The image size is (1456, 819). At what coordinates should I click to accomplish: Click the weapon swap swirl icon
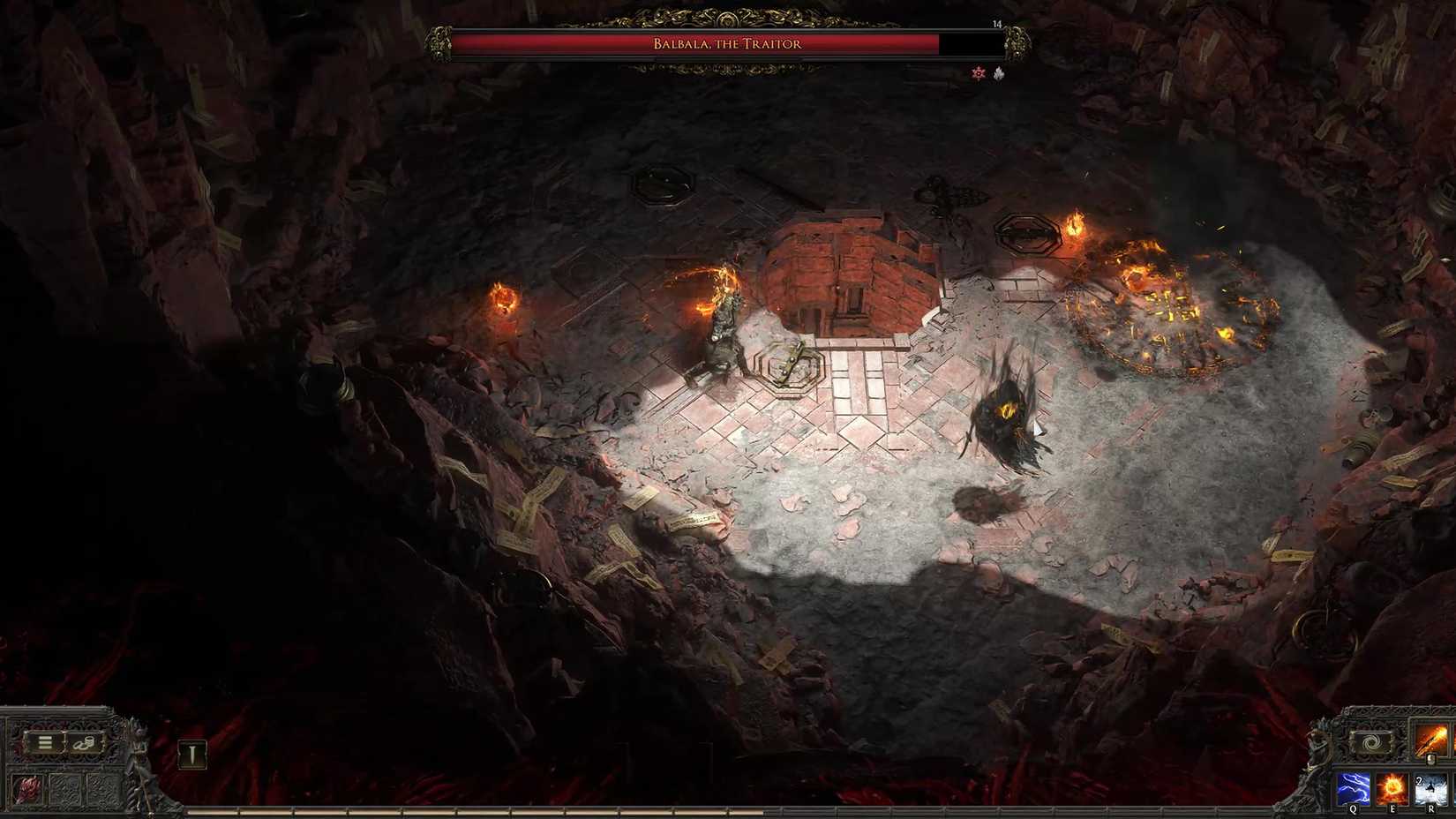pos(1370,741)
